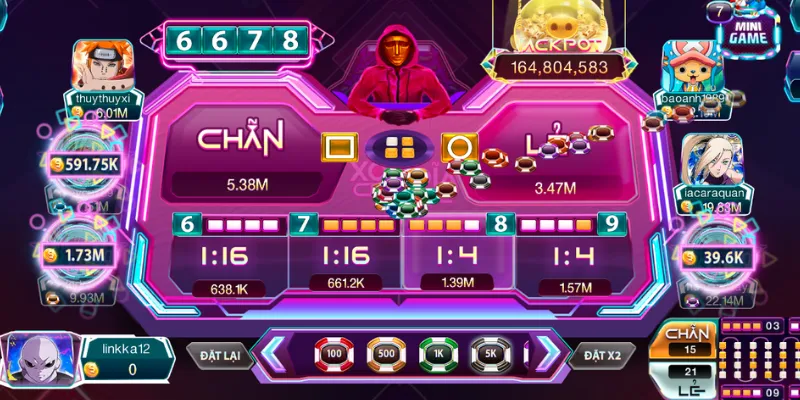Open linkka12's own profile avatar

click(x=37, y=360)
